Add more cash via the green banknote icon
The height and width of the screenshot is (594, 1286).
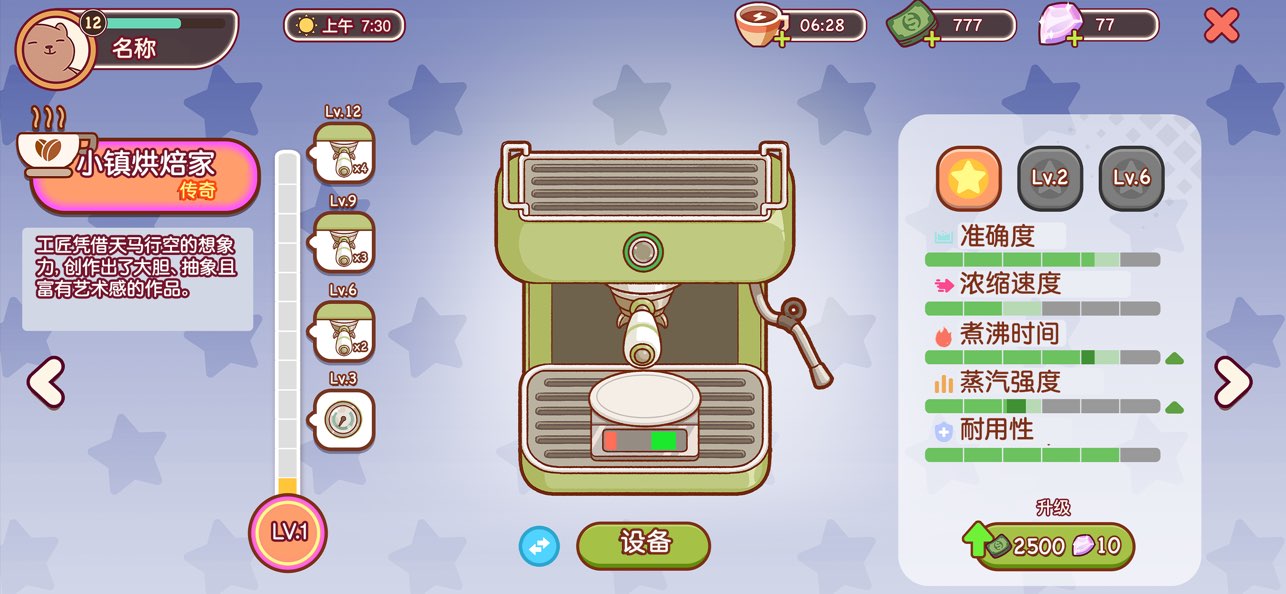coord(913,25)
